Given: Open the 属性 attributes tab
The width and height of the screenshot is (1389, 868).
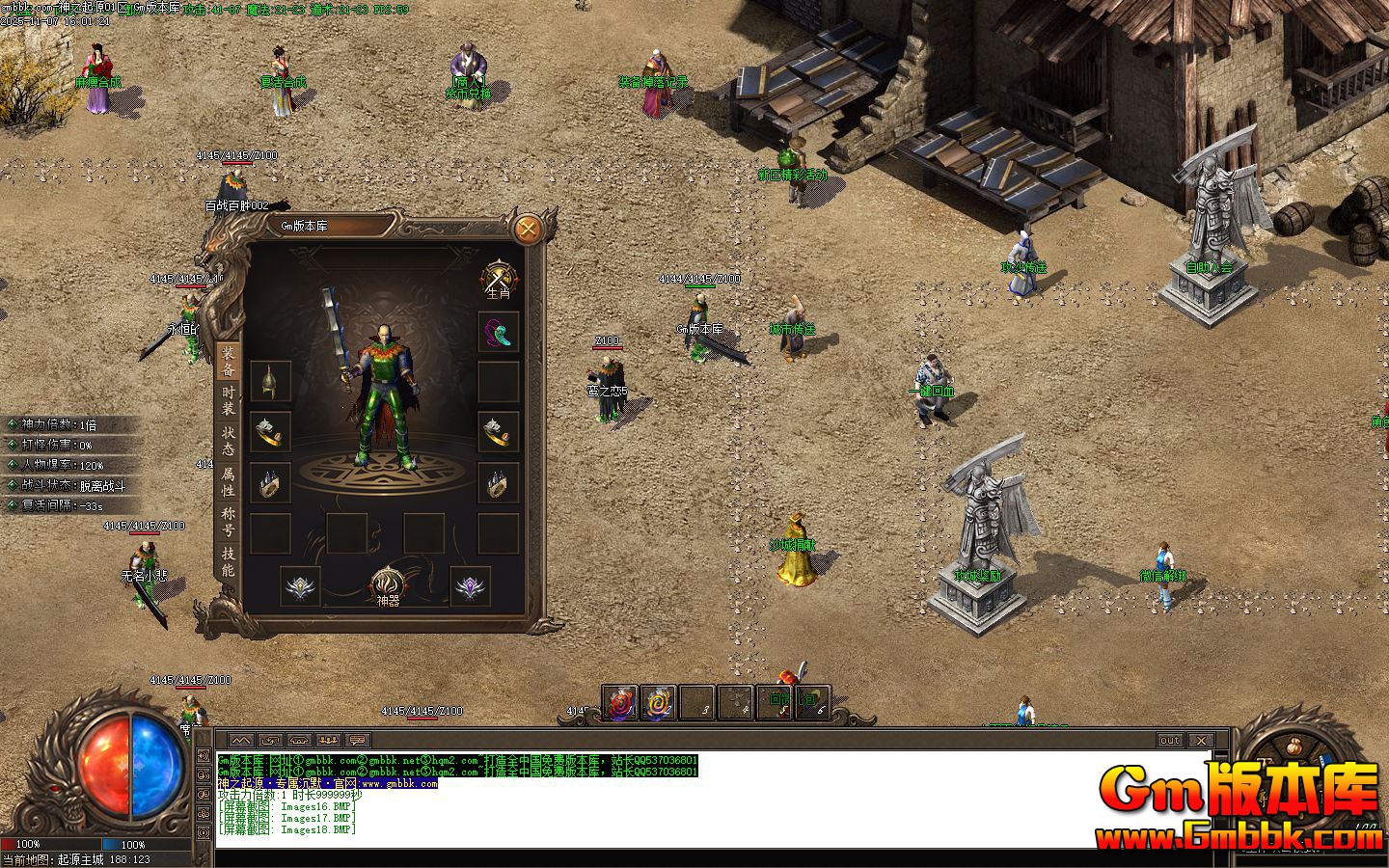Looking at the screenshot, I should pos(229,481).
